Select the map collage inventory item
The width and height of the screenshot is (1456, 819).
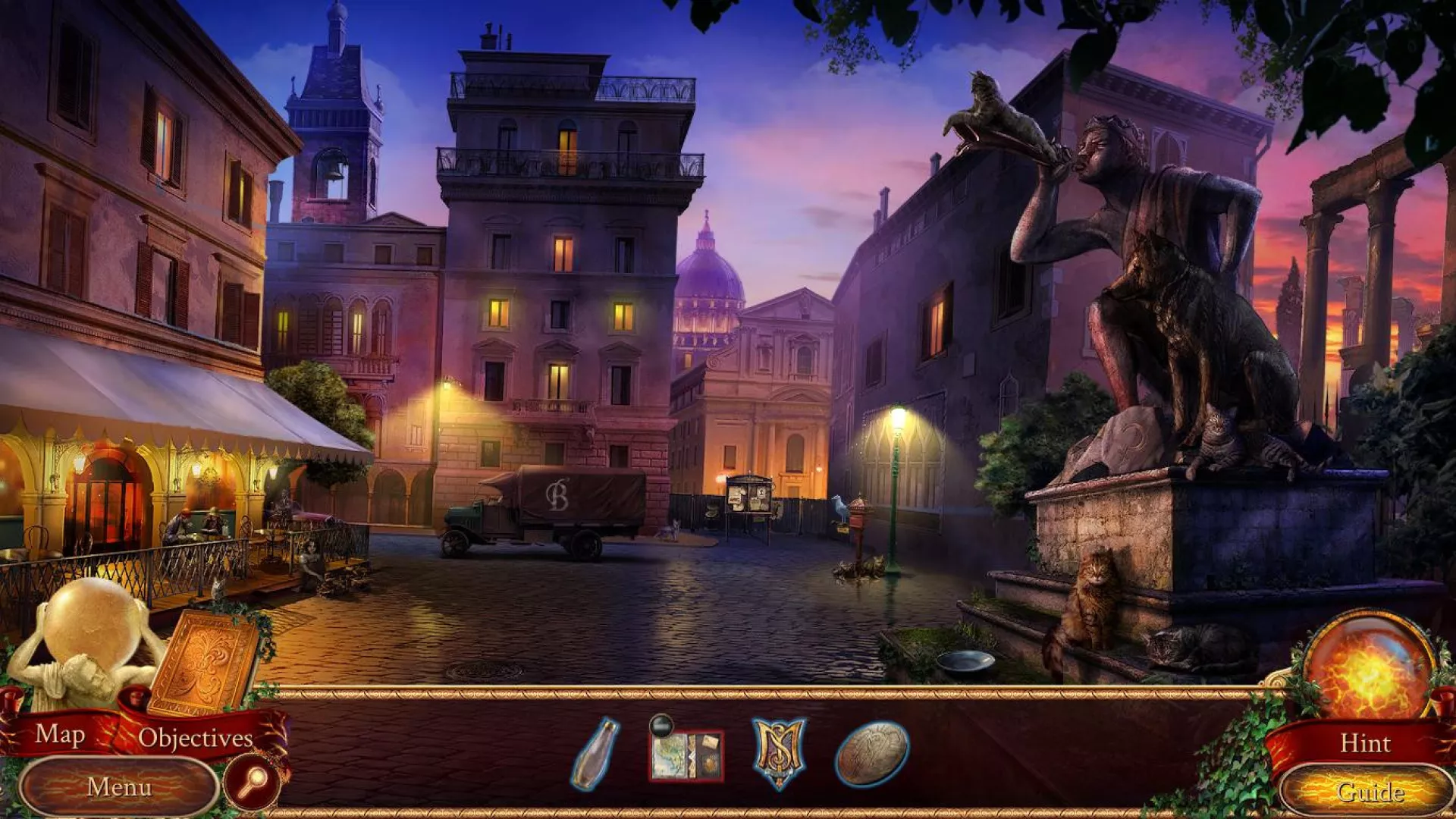click(x=686, y=754)
